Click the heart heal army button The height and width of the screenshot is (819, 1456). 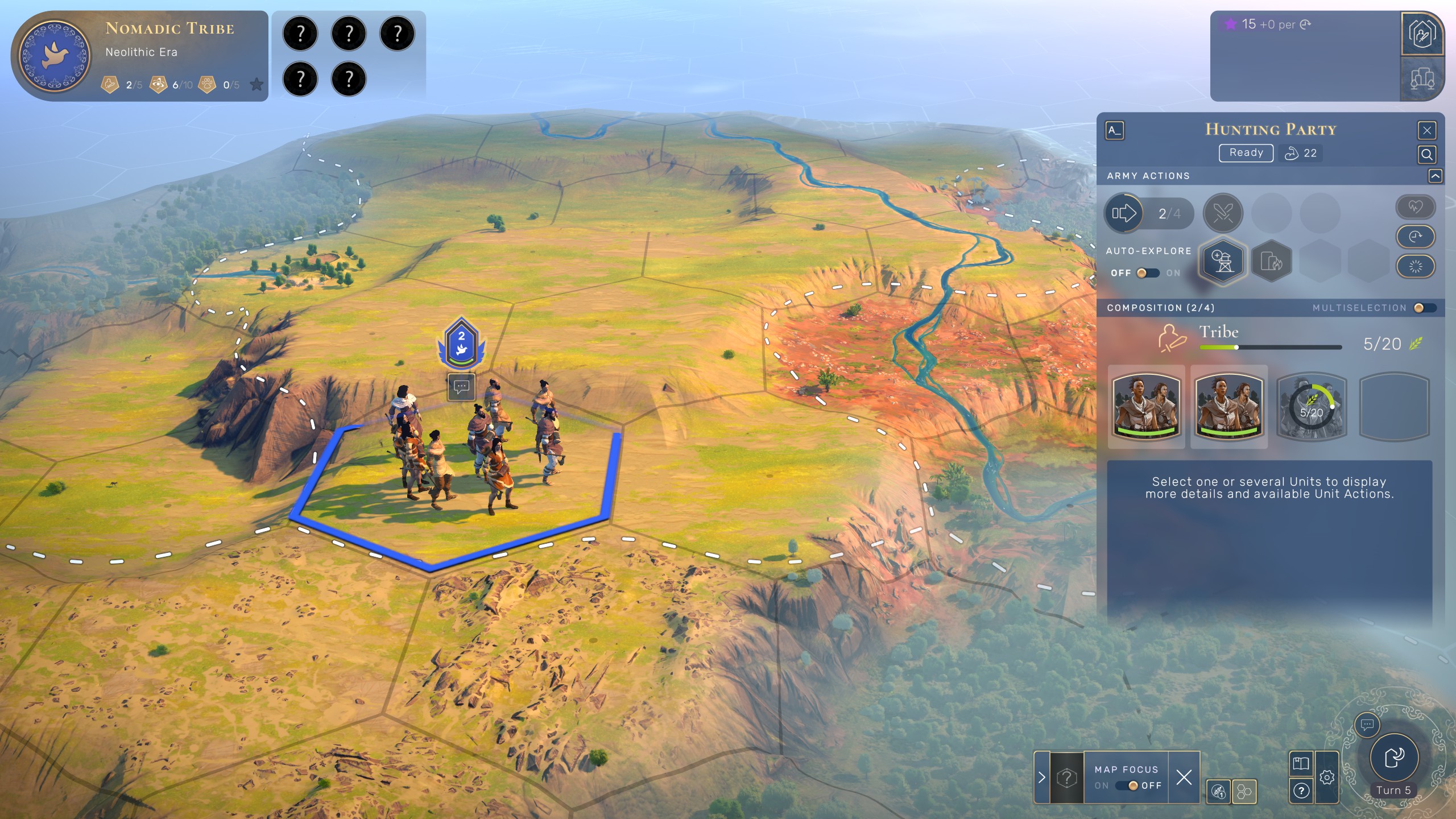(x=1415, y=207)
